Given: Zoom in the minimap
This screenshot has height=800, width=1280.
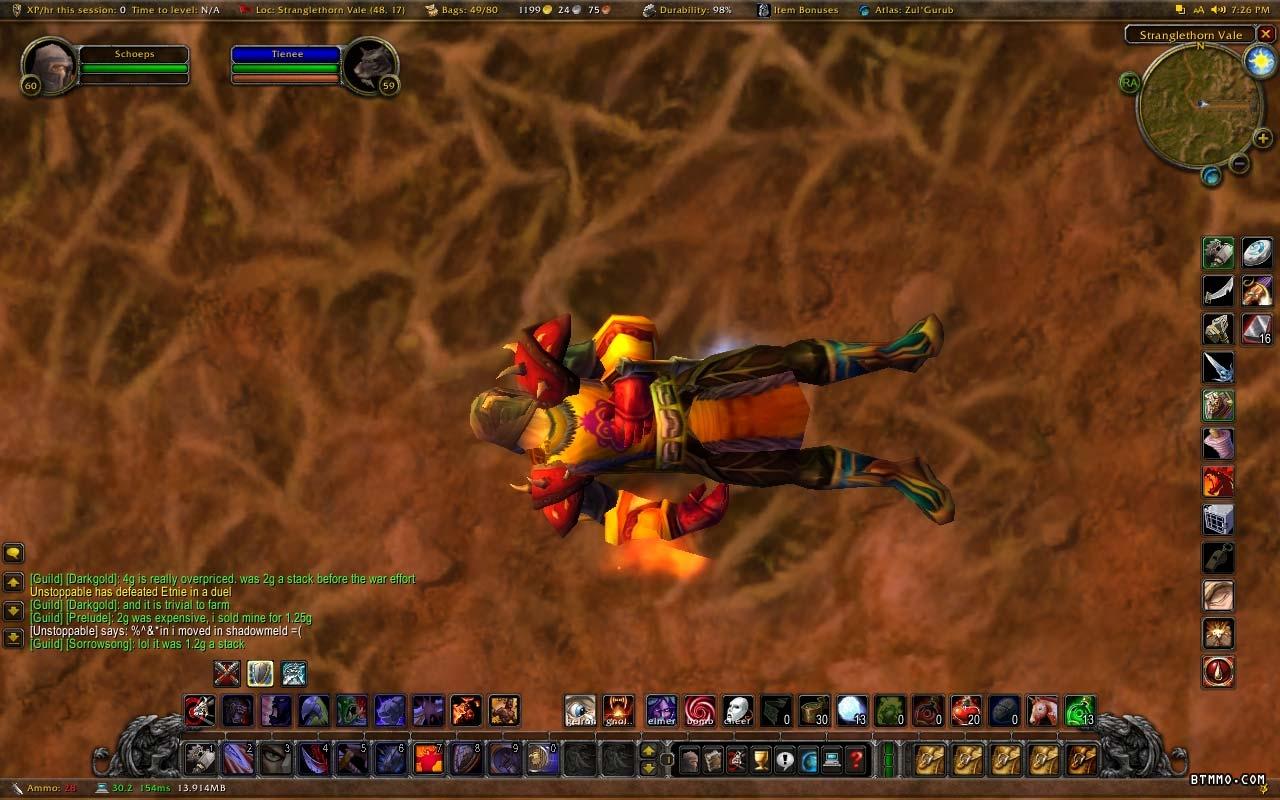Looking at the screenshot, I should point(1263,138).
